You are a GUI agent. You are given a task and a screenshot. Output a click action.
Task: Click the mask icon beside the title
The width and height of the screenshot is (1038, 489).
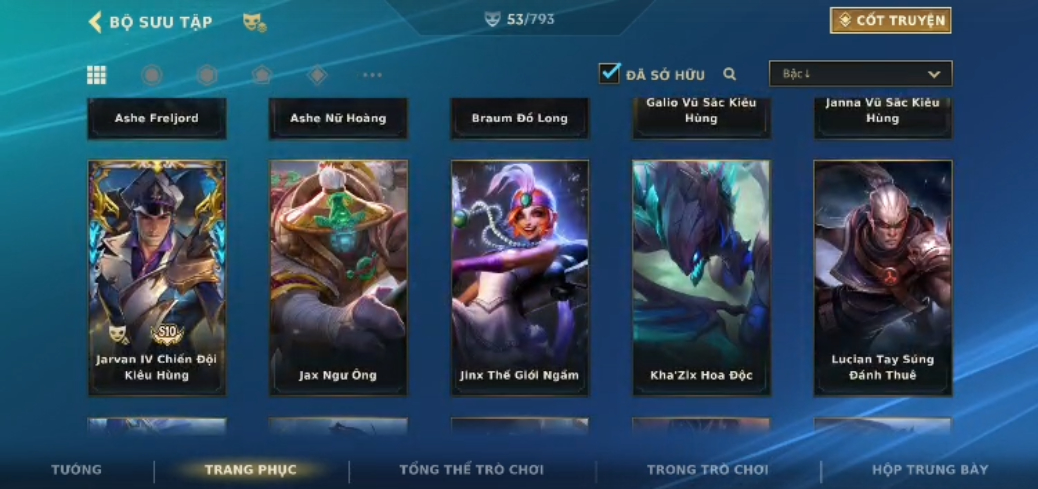(x=254, y=22)
